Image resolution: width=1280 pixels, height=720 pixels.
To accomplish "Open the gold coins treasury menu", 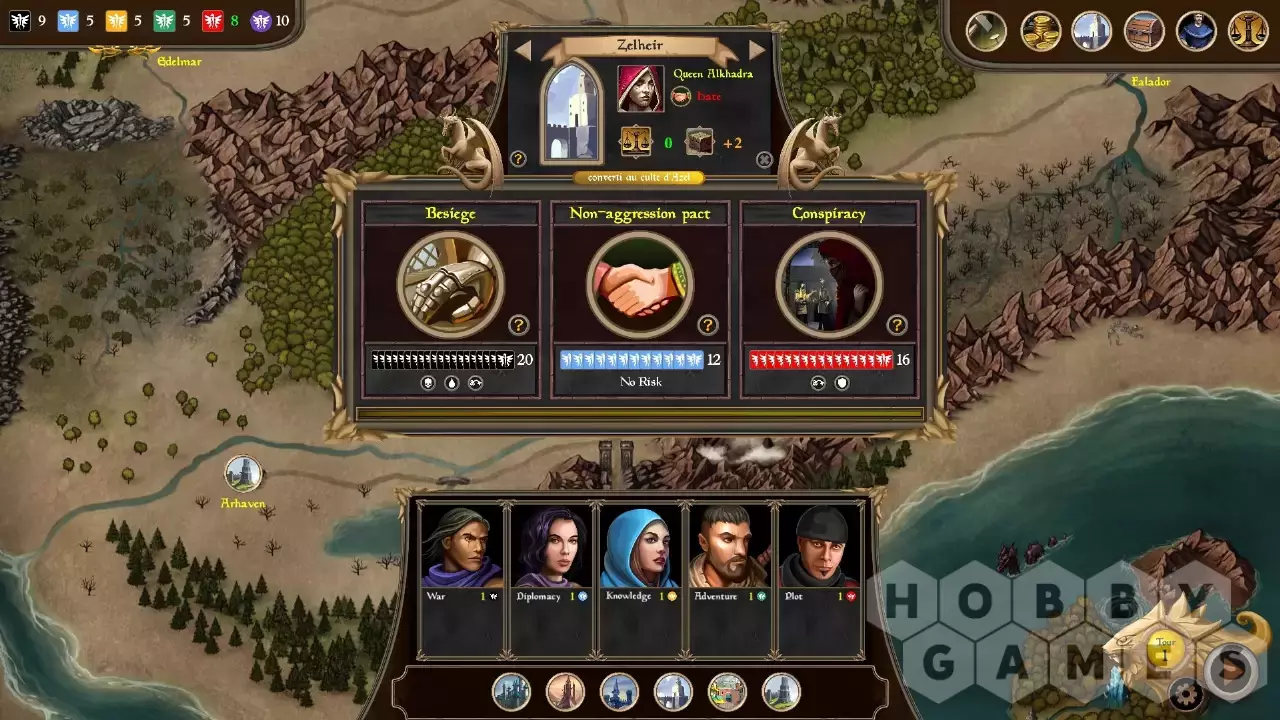I will pos(1040,31).
